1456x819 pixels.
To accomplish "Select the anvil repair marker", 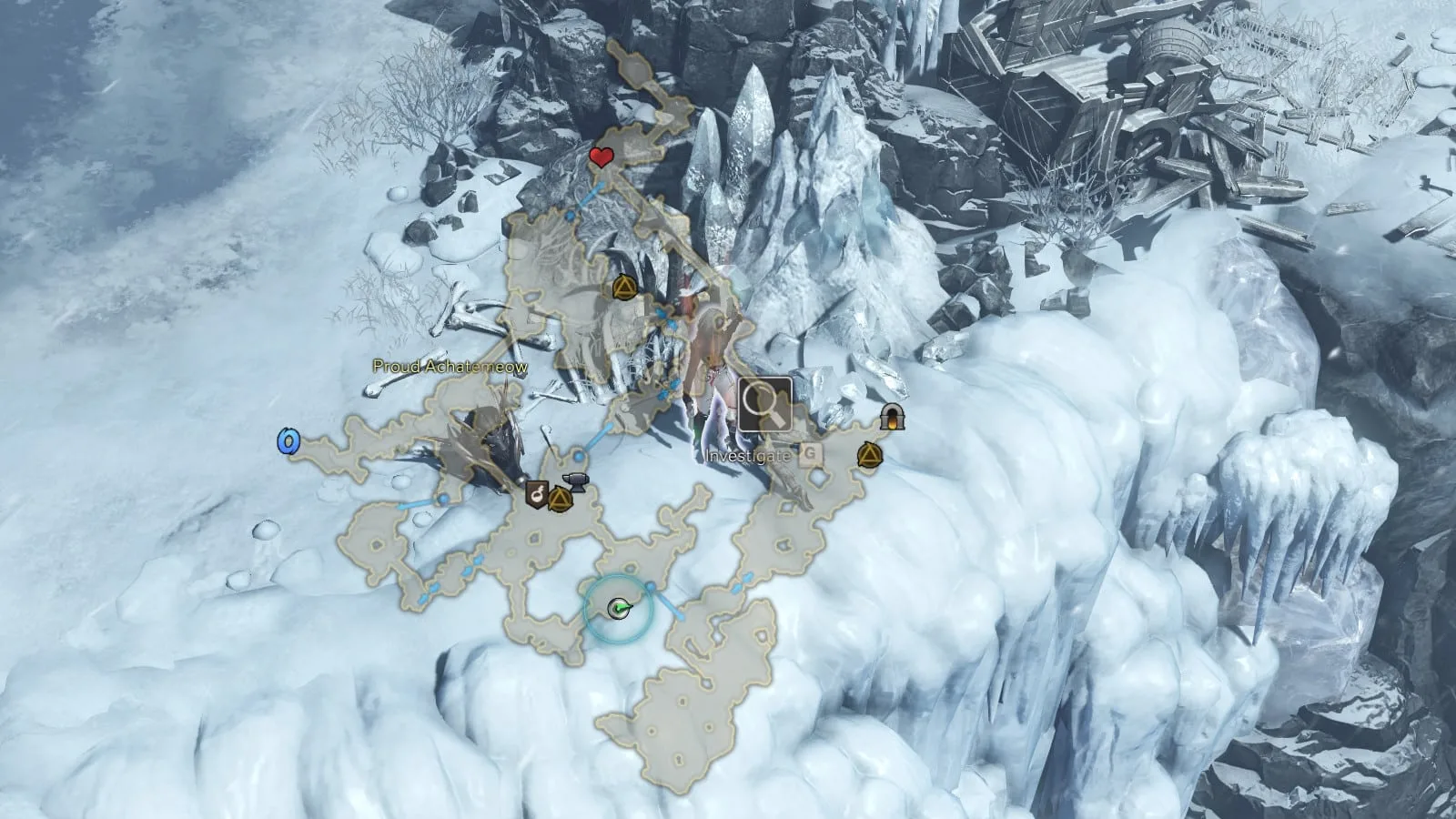I will [x=575, y=482].
